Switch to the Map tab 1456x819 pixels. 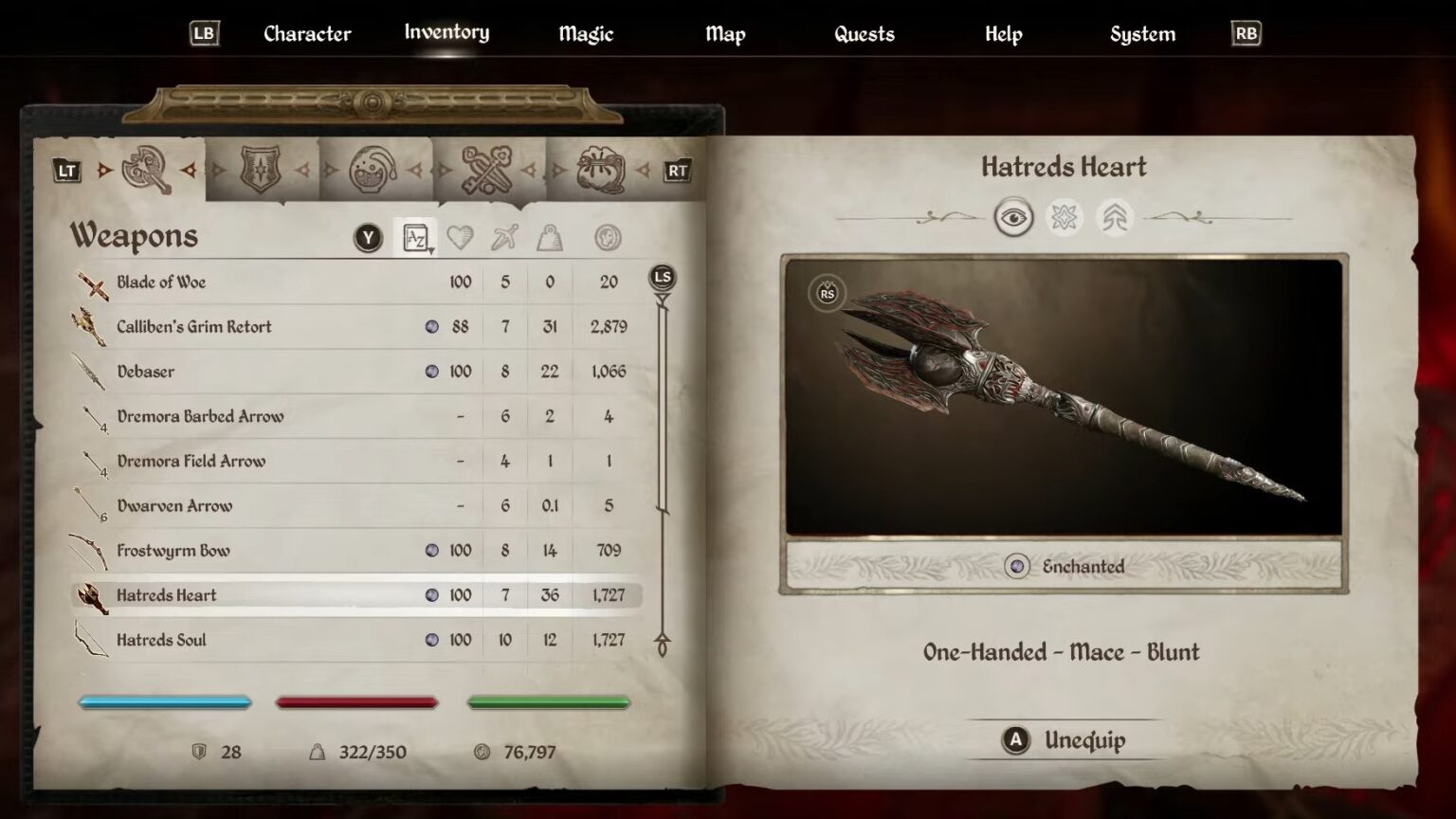tap(725, 33)
